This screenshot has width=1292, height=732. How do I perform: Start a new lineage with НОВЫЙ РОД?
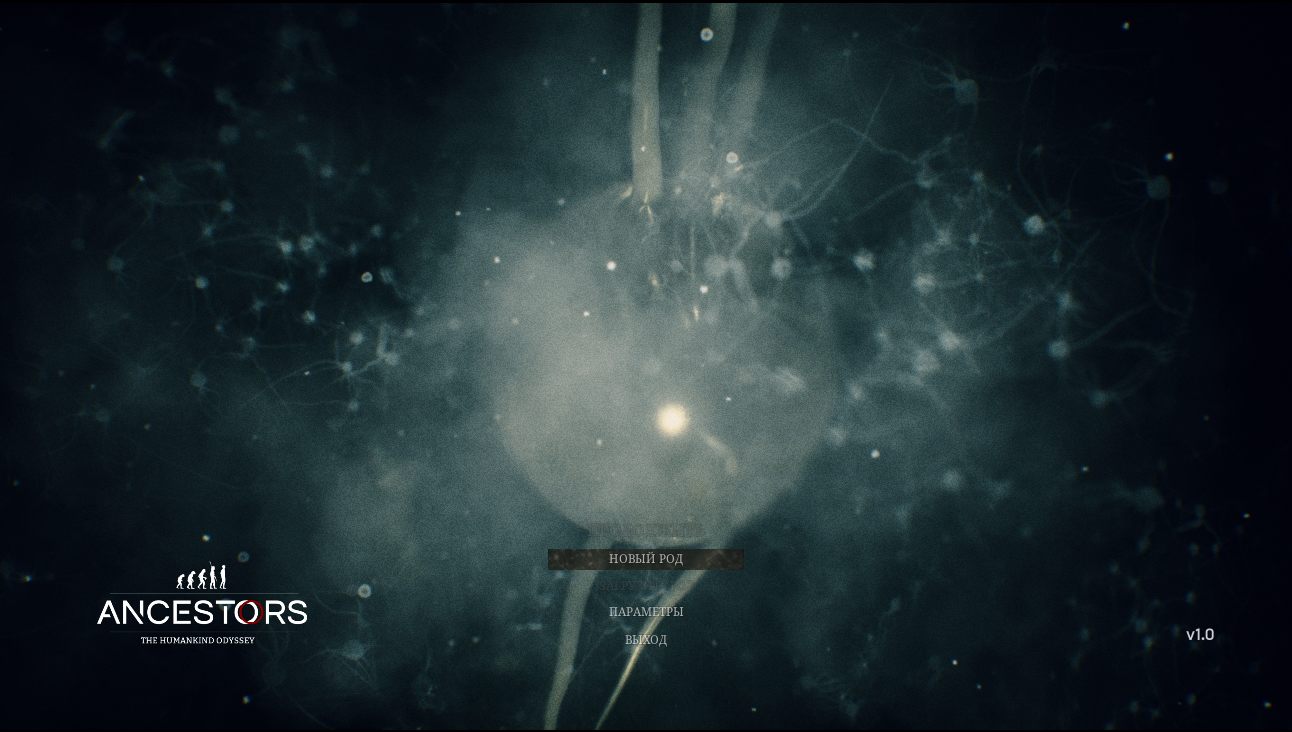point(646,559)
